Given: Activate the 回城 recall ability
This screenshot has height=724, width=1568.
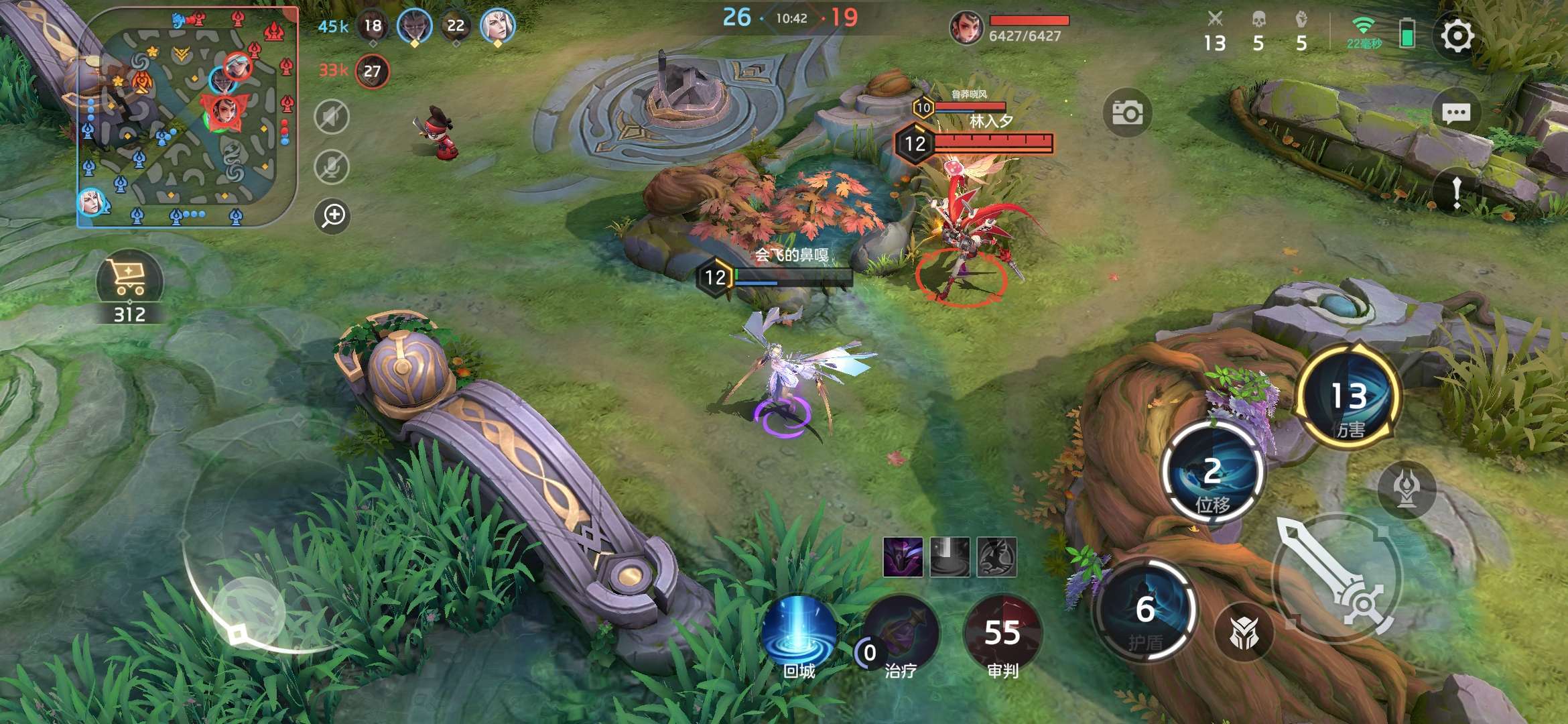Looking at the screenshot, I should tap(799, 633).
